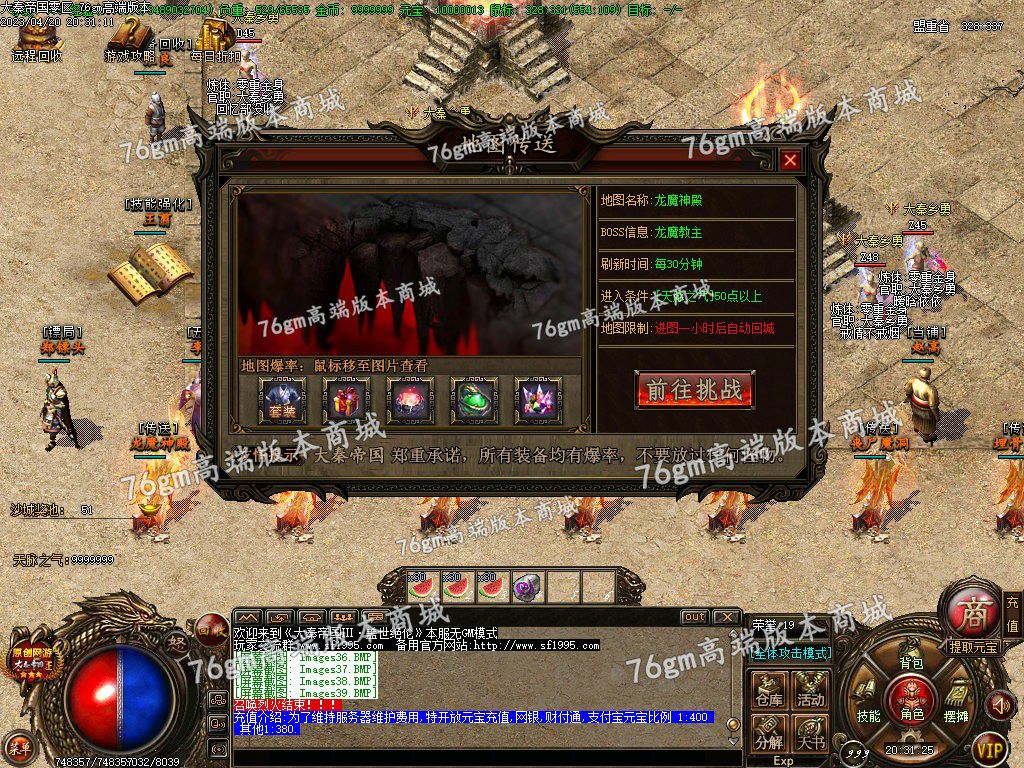The image size is (1024, 768).
Task: Close the map teleport window
Action: [790, 160]
